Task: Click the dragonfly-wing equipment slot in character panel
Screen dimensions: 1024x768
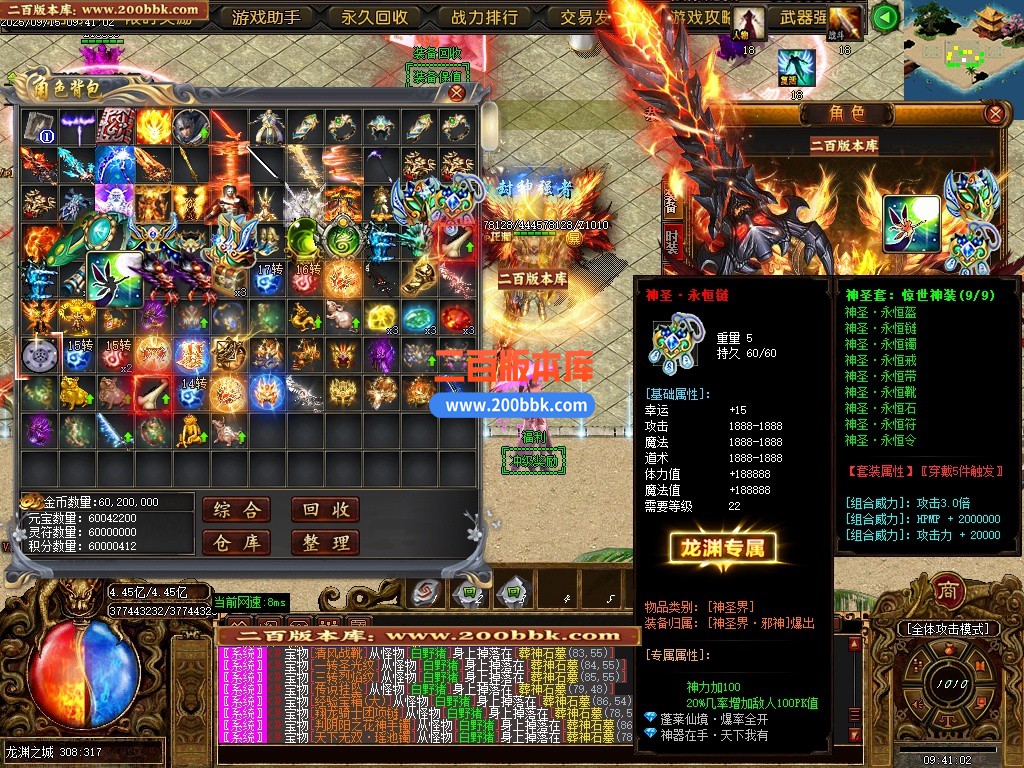Action: [x=911, y=224]
